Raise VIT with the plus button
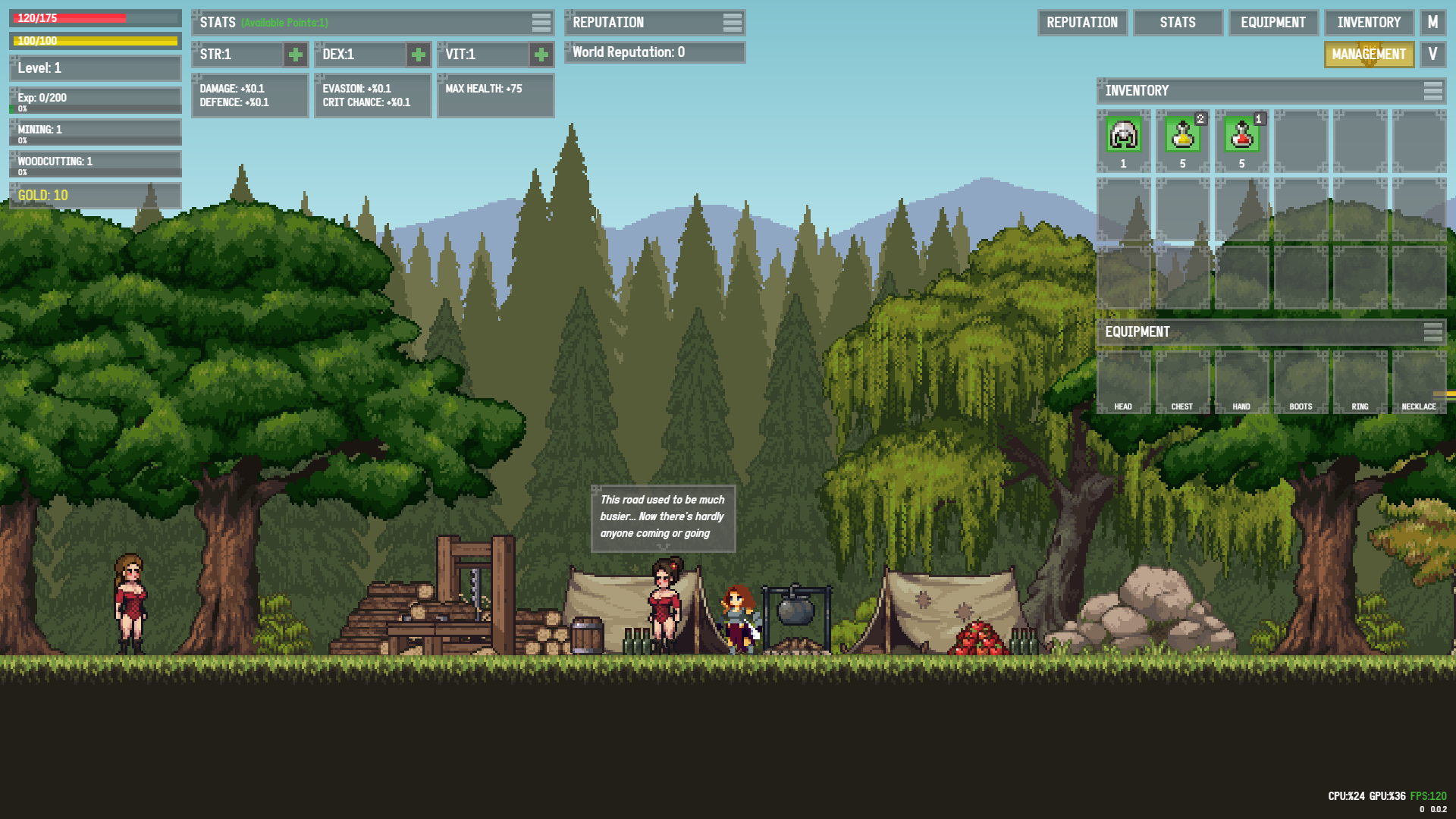The image size is (1456, 819). pyautogui.click(x=541, y=55)
